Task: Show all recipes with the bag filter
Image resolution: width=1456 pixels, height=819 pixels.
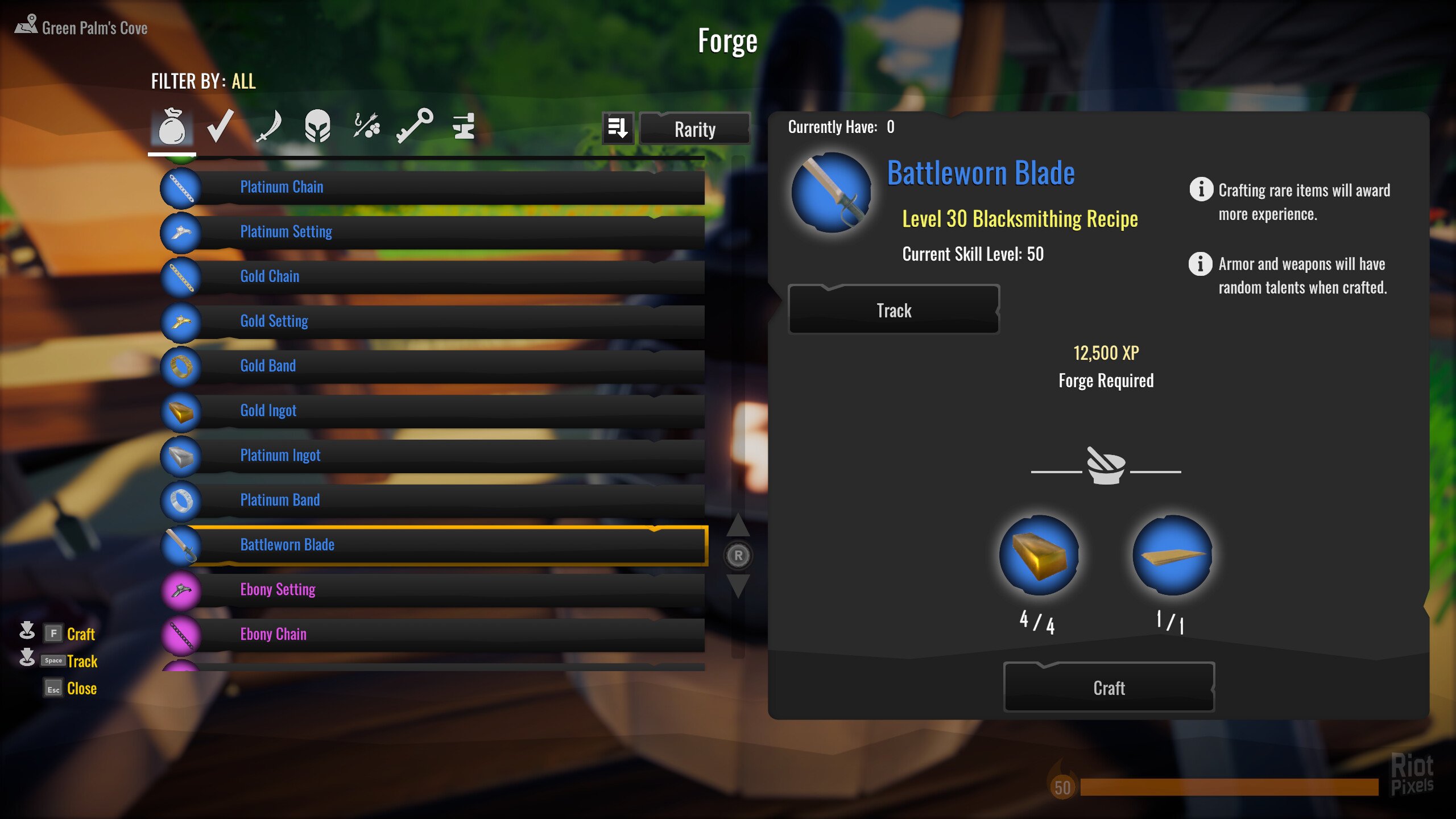Action: 172,126
